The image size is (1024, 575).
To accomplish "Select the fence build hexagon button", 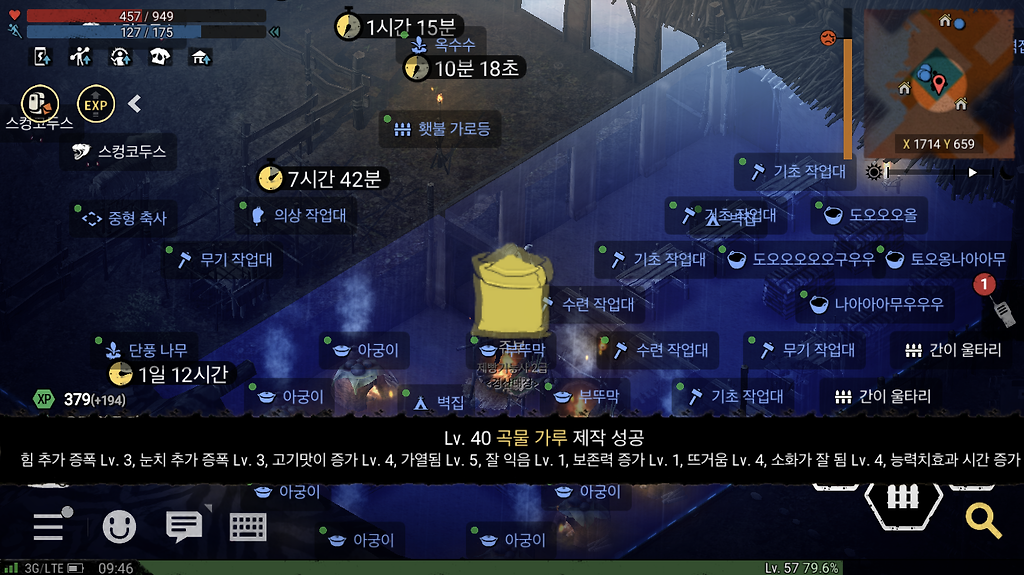I will coord(903,497).
